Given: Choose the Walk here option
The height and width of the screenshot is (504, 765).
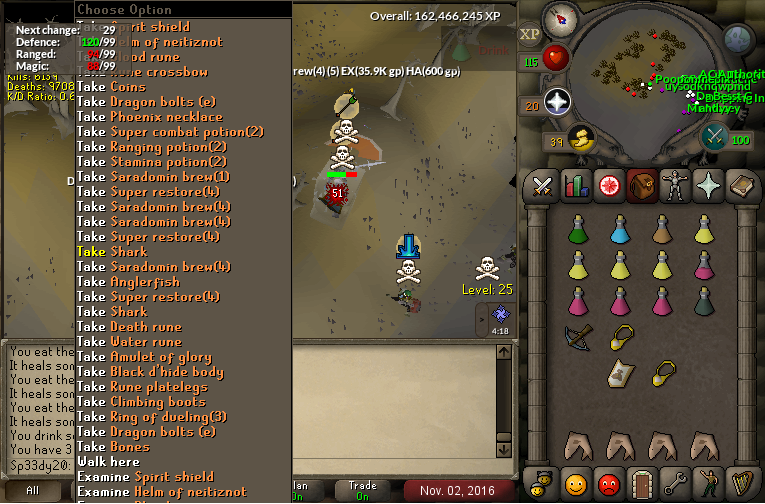Looking at the screenshot, I should 108,461.
